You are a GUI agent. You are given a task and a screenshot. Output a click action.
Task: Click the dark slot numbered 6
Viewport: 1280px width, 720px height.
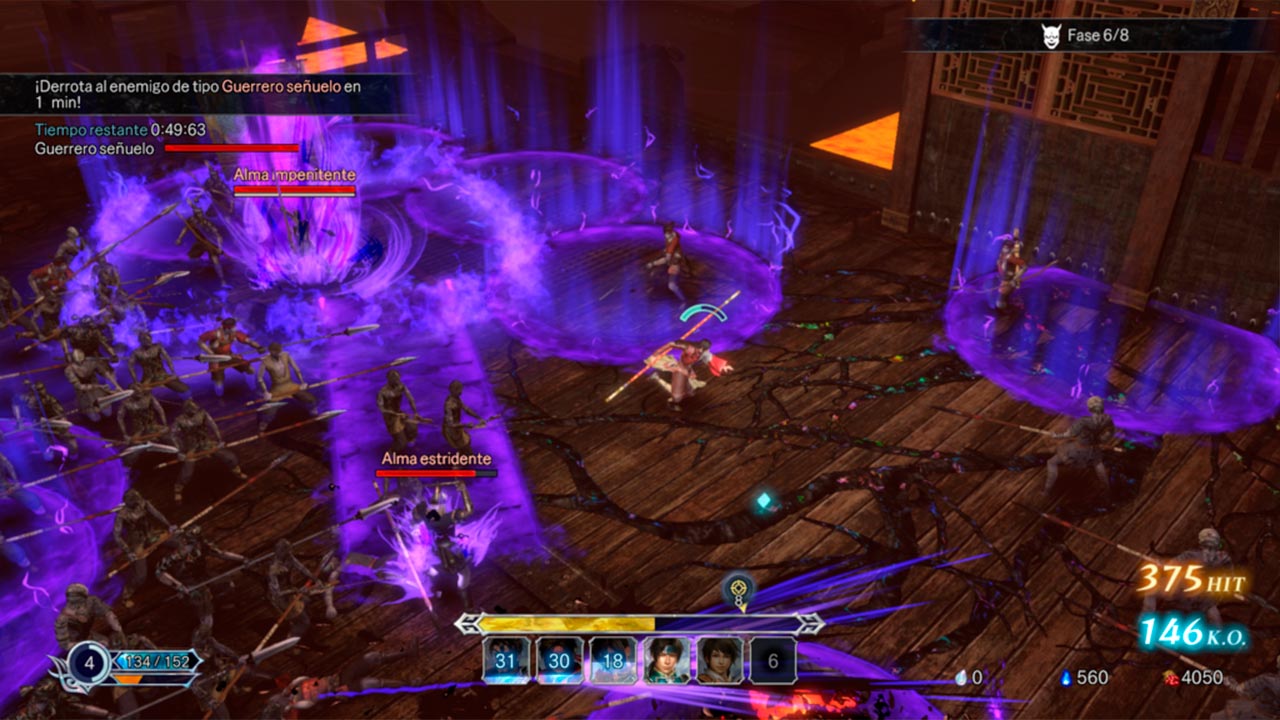coord(773,660)
